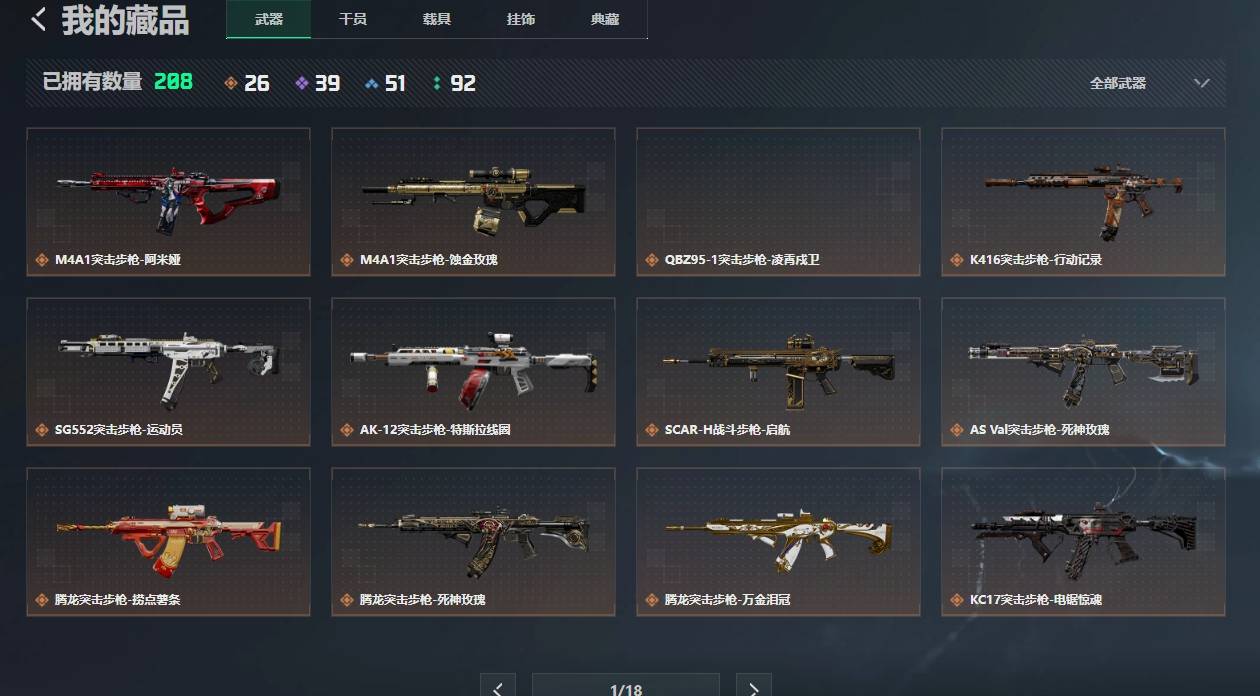Screen dimensions: 1260x696
Task: Expand the 全部武器 filter dropdown
Action: (x=1149, y=83)
